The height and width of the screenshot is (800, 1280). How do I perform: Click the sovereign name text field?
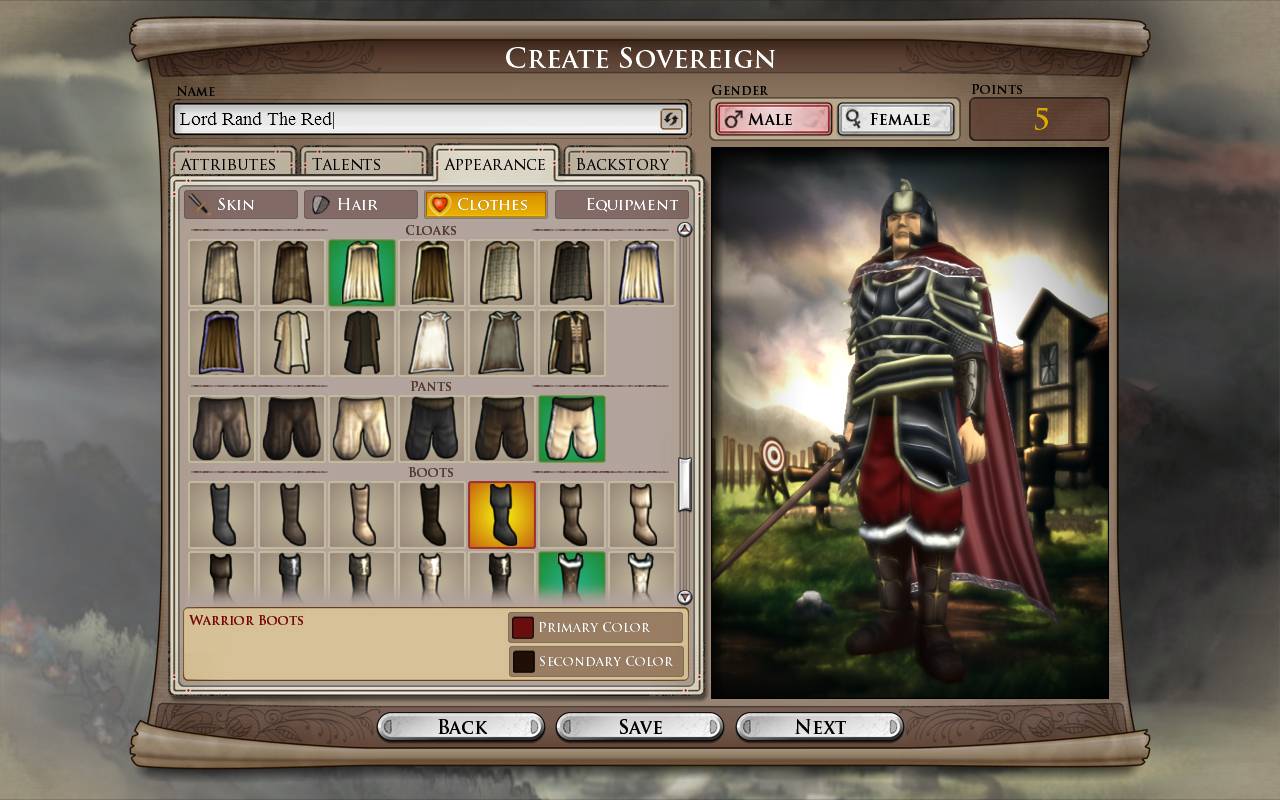coord(415,119)
